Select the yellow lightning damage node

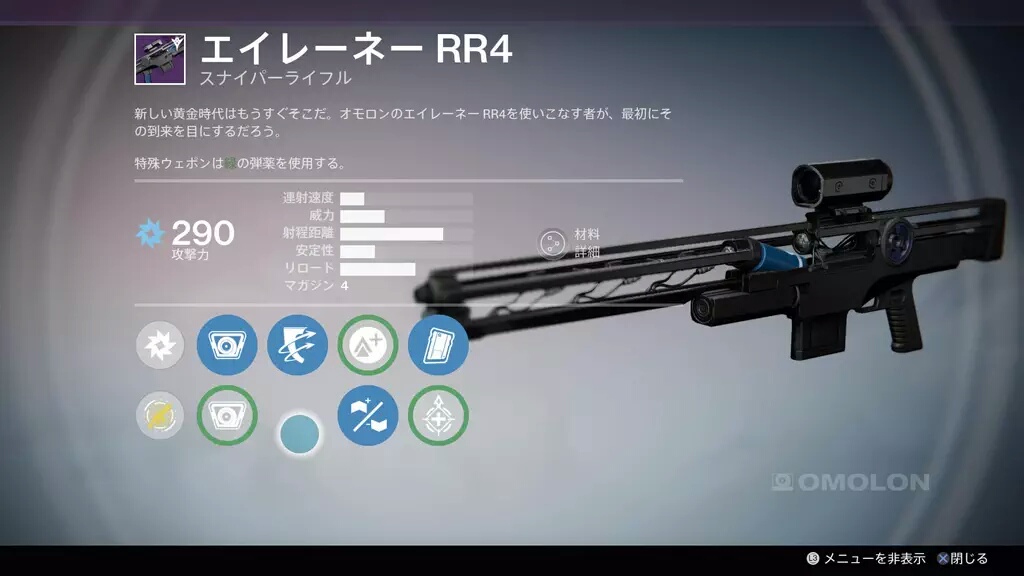tap(160, 415)
